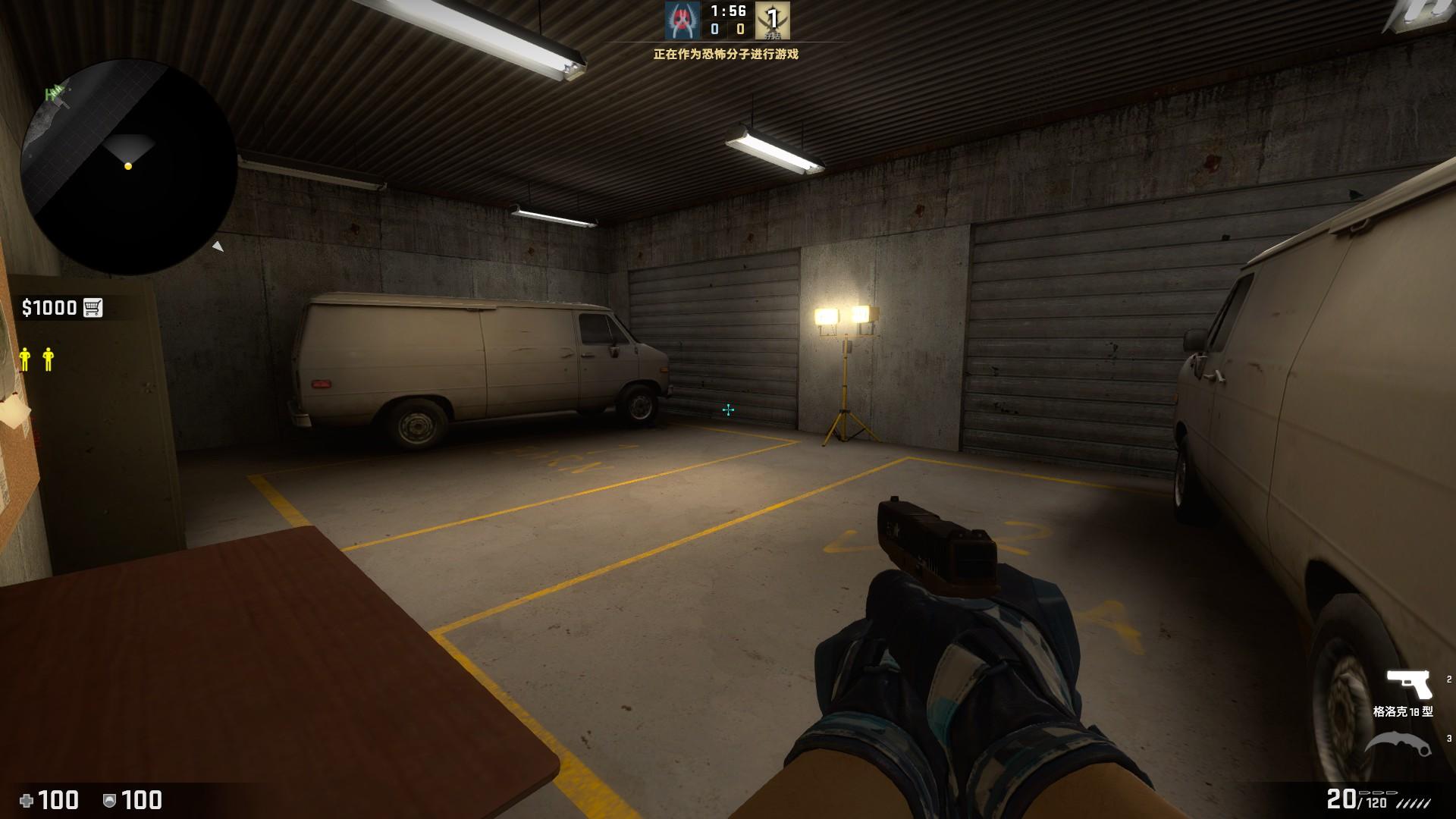
Task: Select the Glock-18 pistol weapon slot
Action: (1408, 685)
